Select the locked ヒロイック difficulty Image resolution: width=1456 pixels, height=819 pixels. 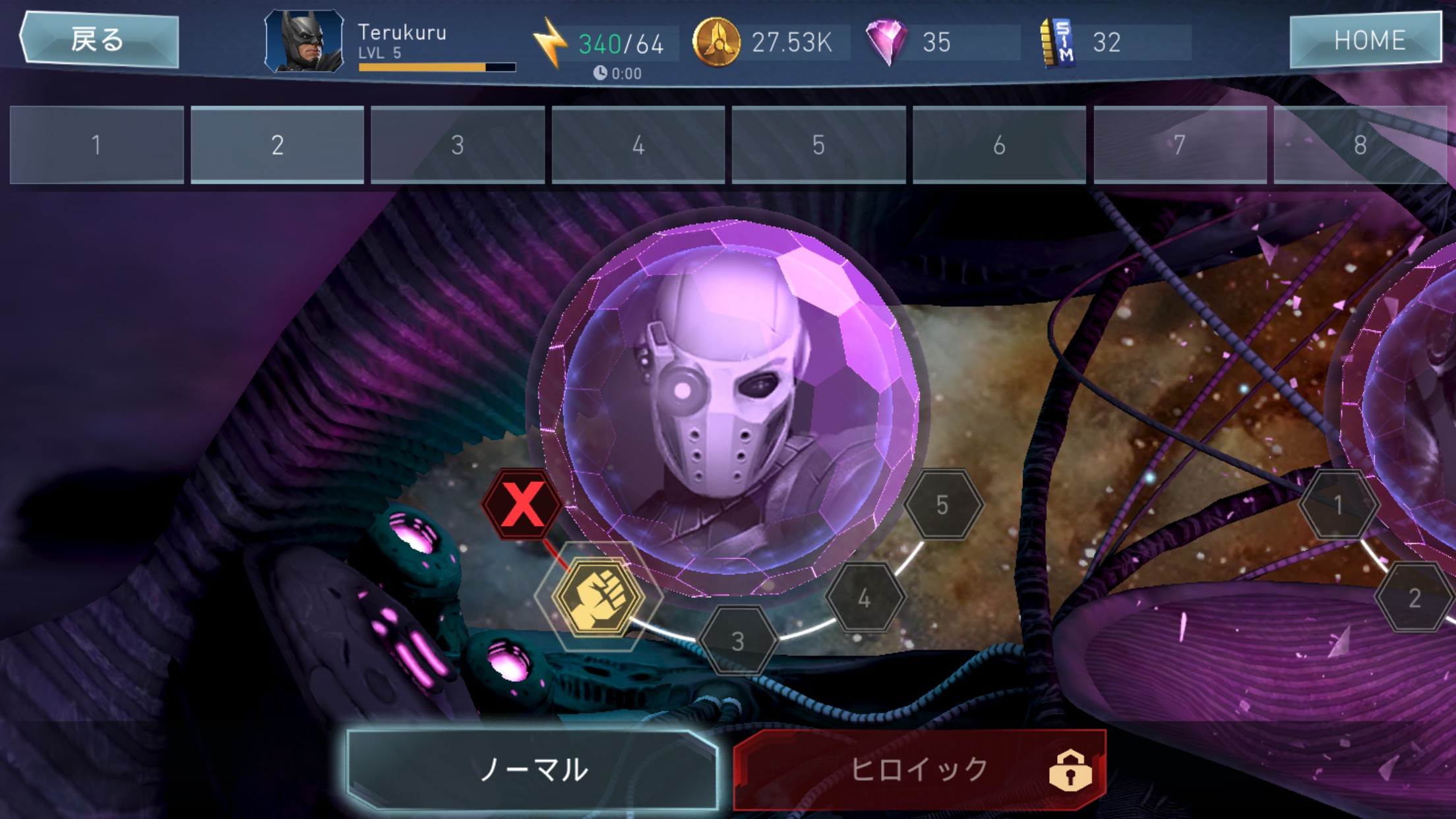click(919, 770)
